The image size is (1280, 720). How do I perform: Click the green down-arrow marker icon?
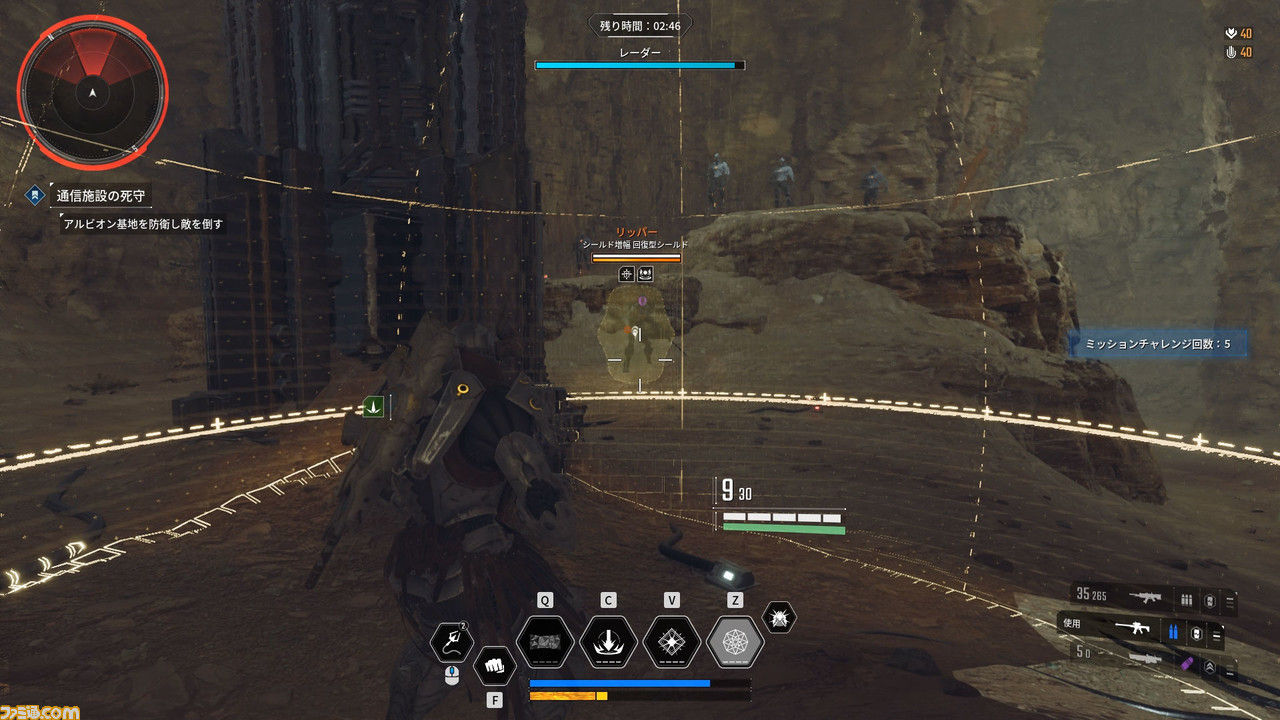374,406
